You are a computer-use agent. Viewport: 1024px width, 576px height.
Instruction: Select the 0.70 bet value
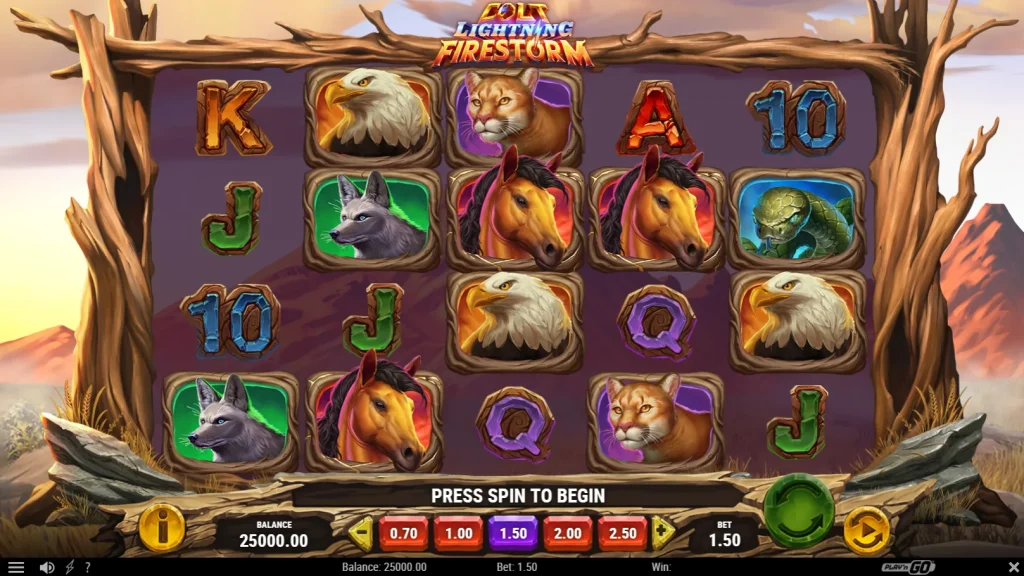404,533
